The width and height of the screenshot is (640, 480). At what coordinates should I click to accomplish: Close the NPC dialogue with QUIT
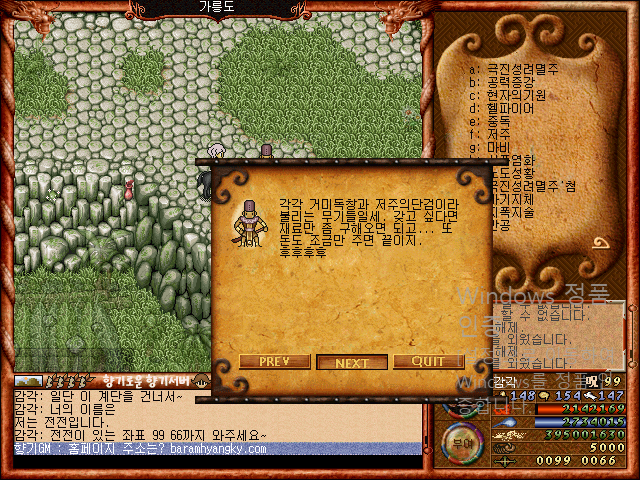(428, 361)
